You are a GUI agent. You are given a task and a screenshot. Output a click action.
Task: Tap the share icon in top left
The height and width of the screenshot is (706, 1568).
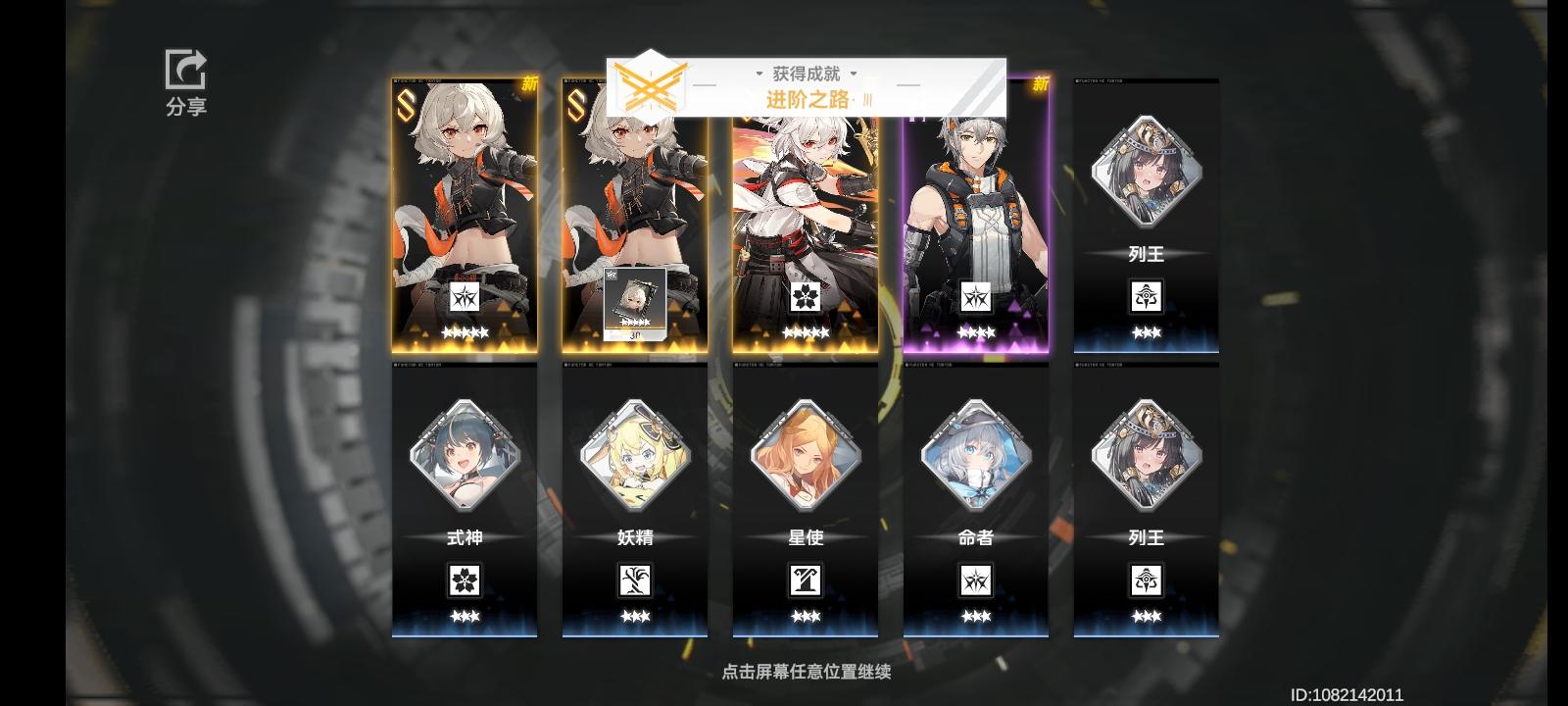(x=187, y=67)
